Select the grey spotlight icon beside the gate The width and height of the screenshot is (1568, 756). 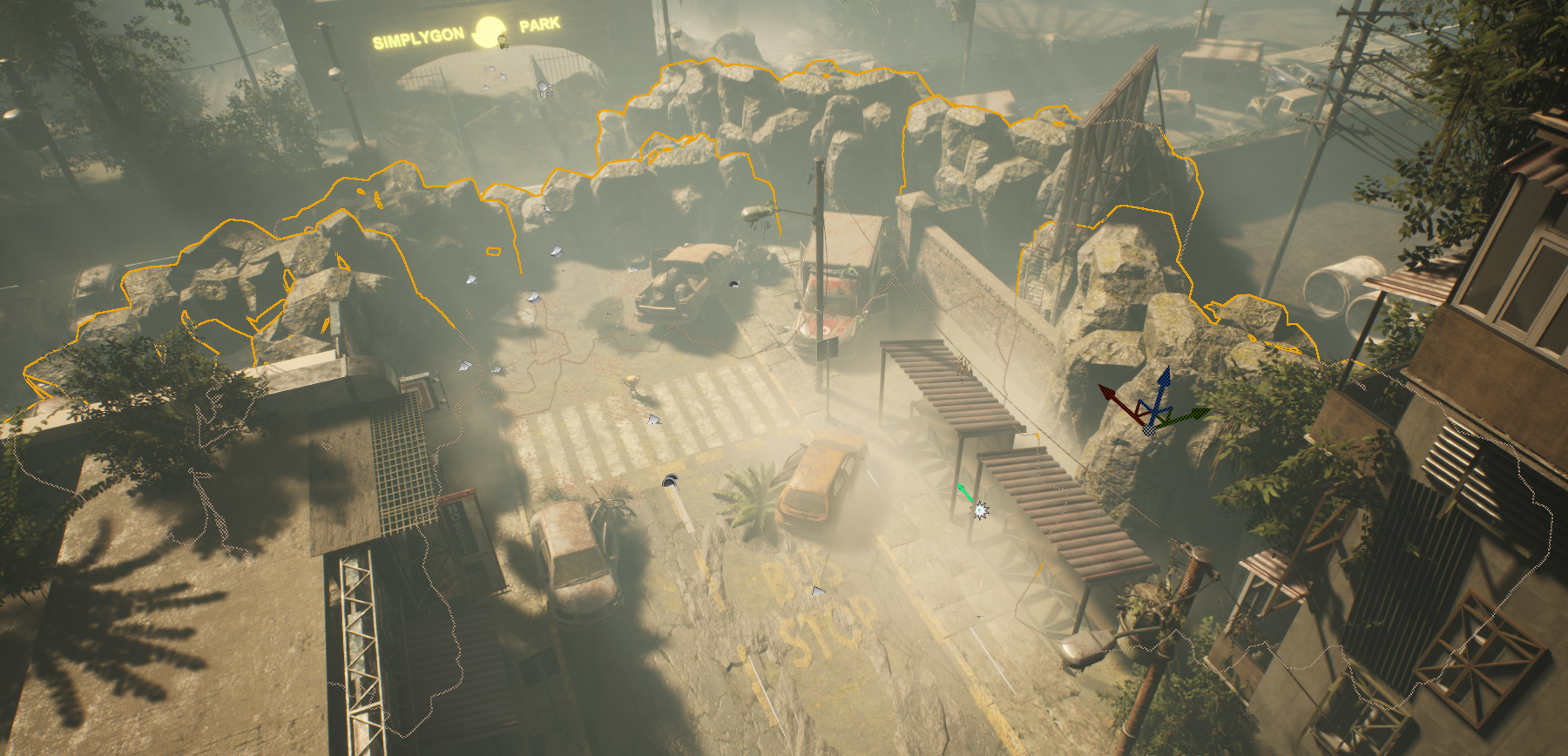[x=544, y=87]
